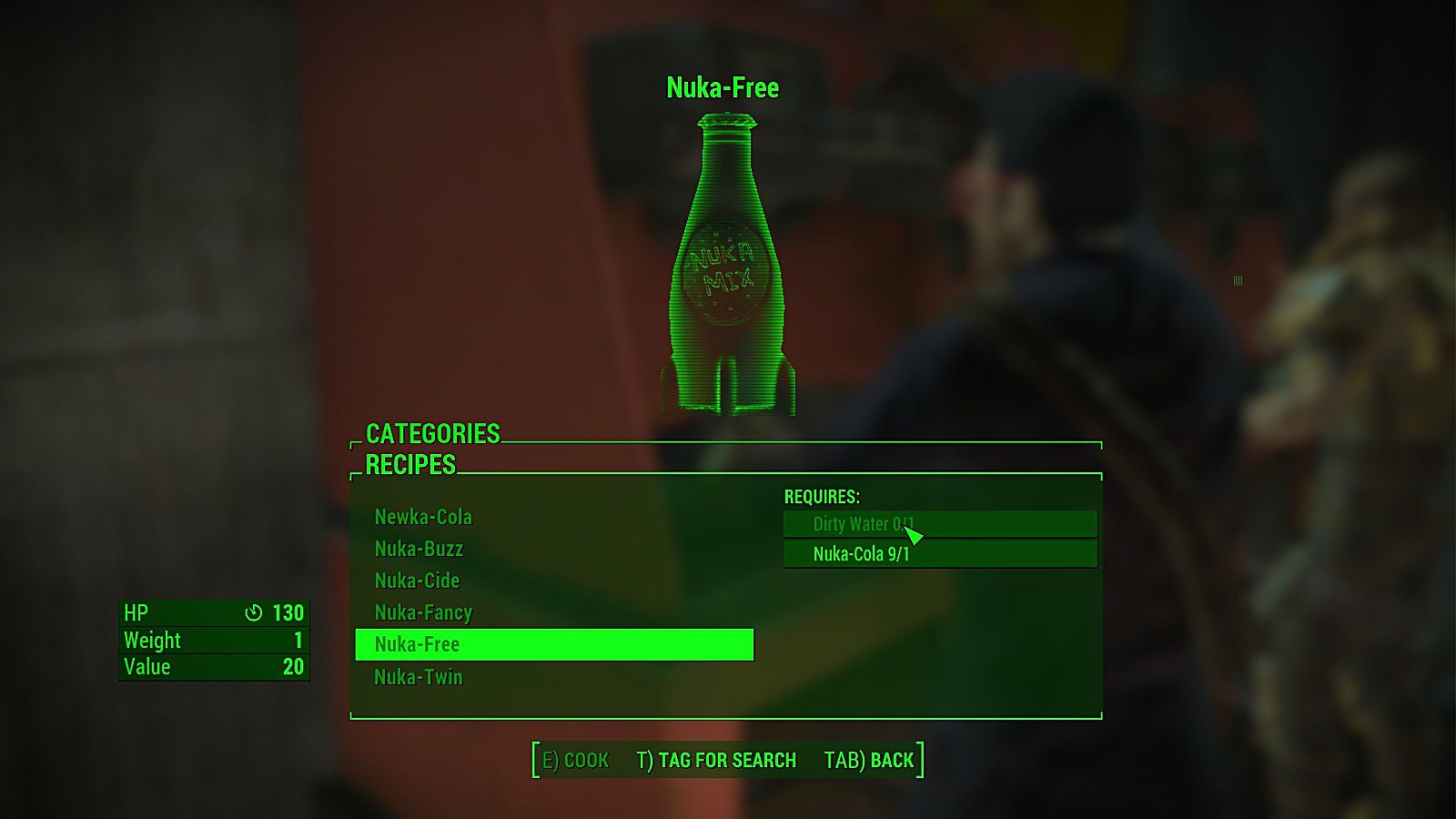
Task: Click TAG FOR SEARCH
Action: coord(717,760)
